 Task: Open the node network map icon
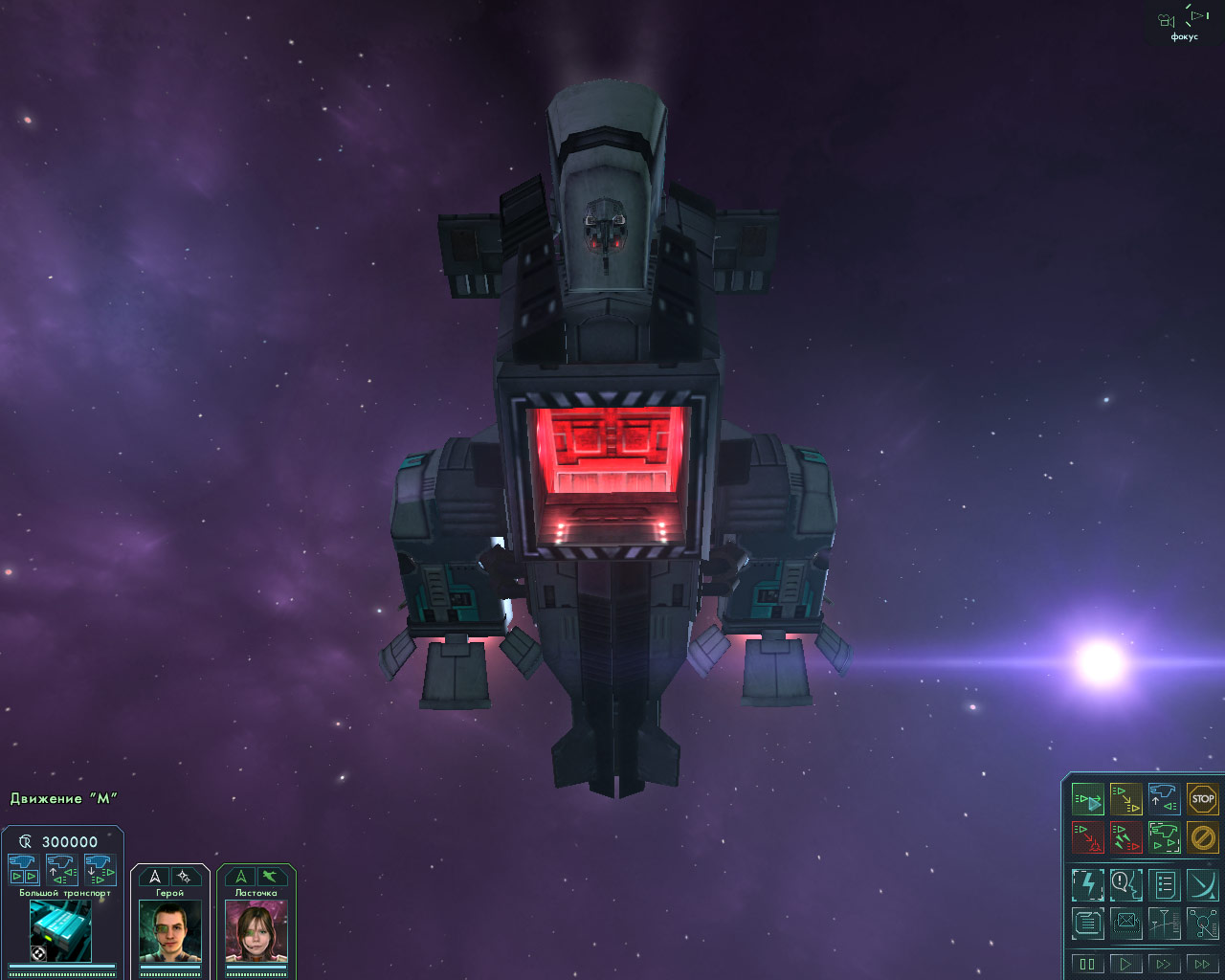pyautogui.click(x=1202, y=924)
